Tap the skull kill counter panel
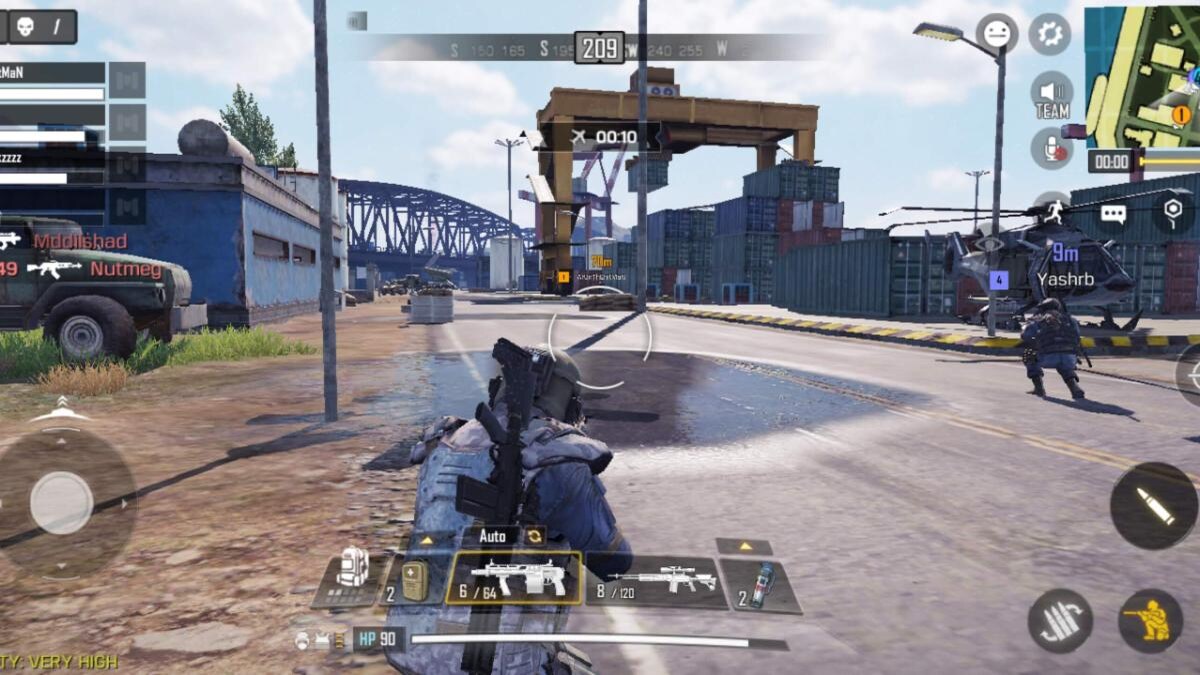The image size is (1200, 675). 40,26
